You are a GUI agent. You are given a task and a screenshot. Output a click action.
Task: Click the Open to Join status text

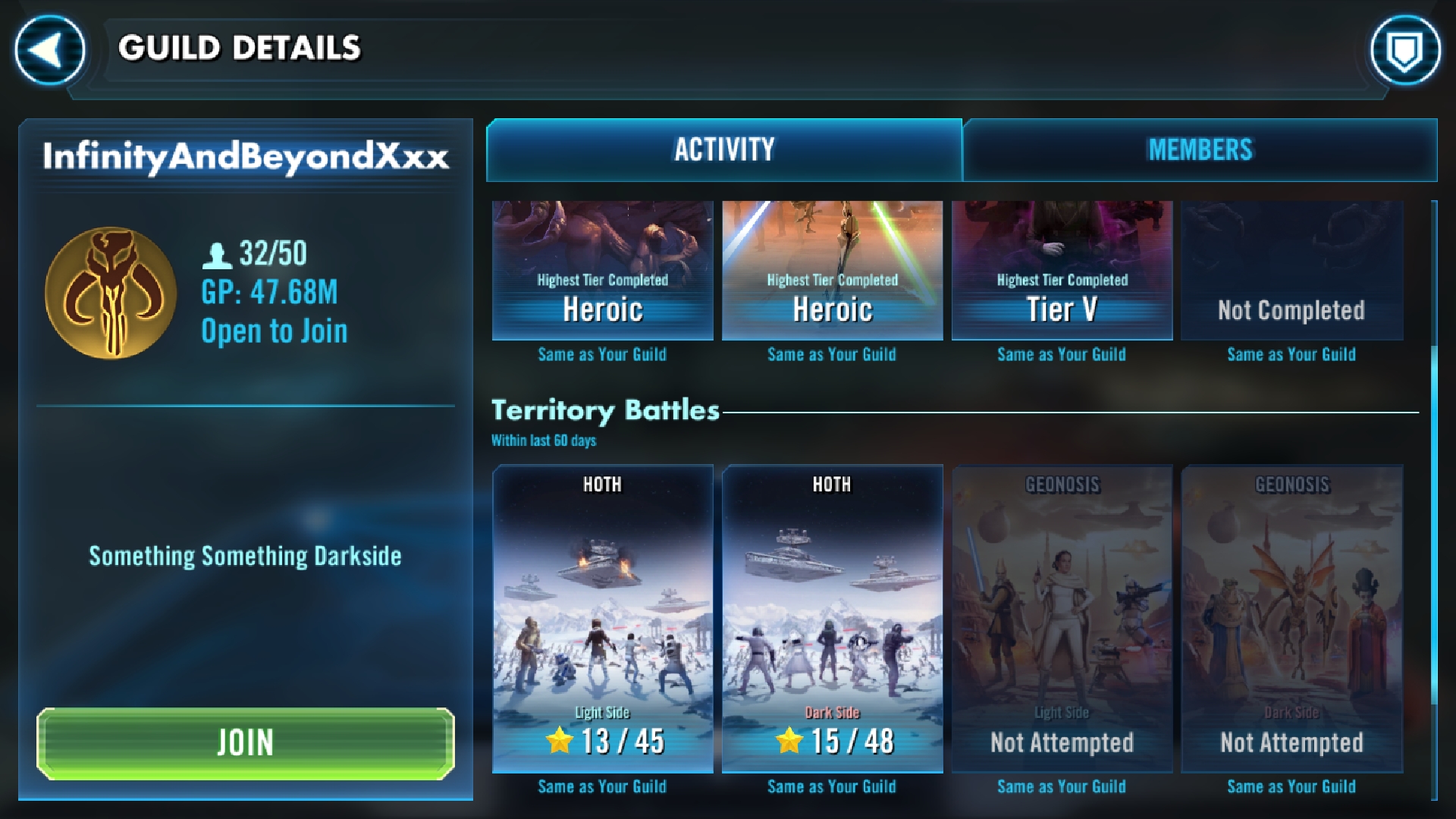[x=274, y=331]
